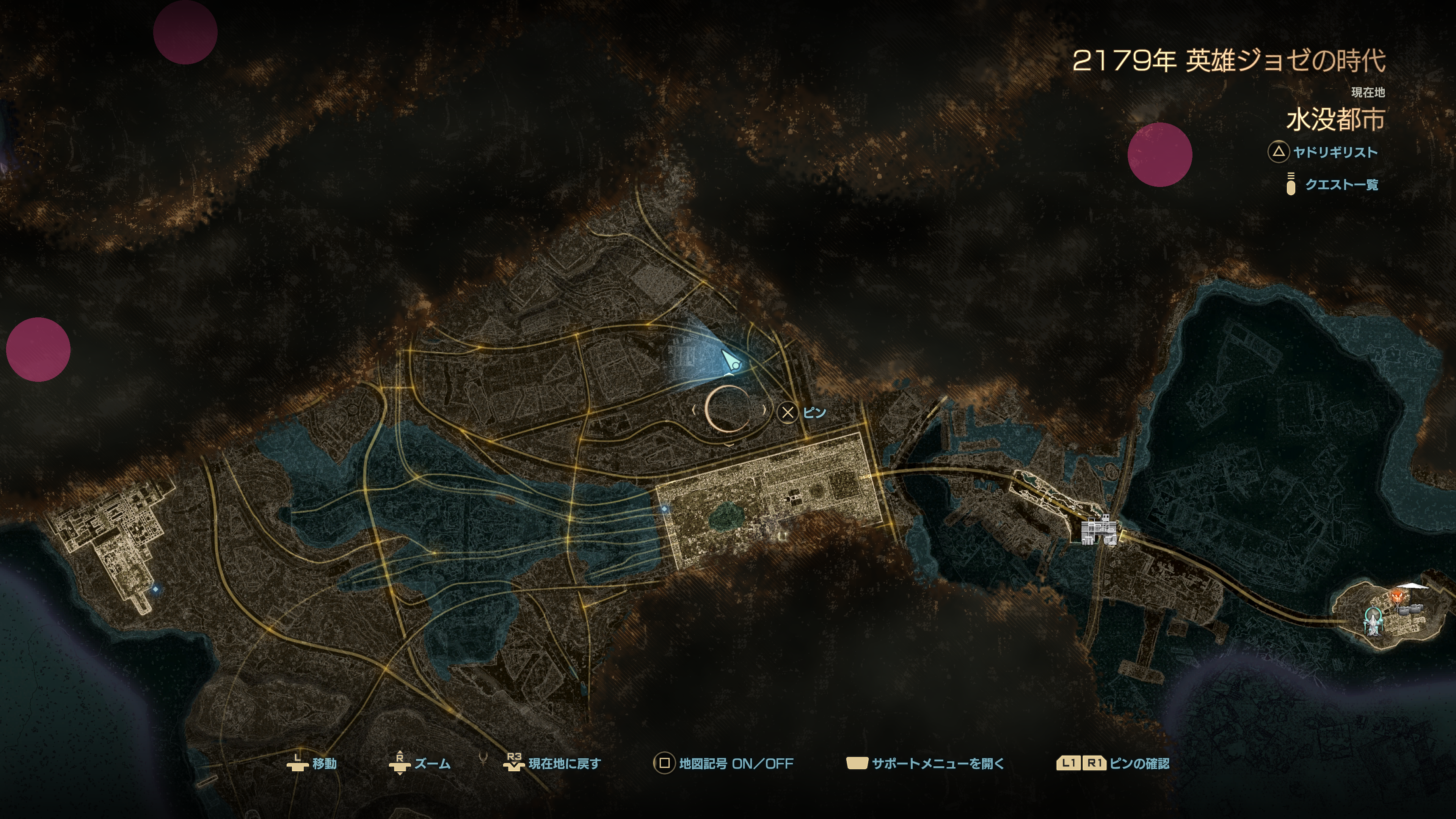The image size is (1456, 819).
Task: Toggle 地図記号 ON/OFF map symbols
Action: click(x=723, y=764)
